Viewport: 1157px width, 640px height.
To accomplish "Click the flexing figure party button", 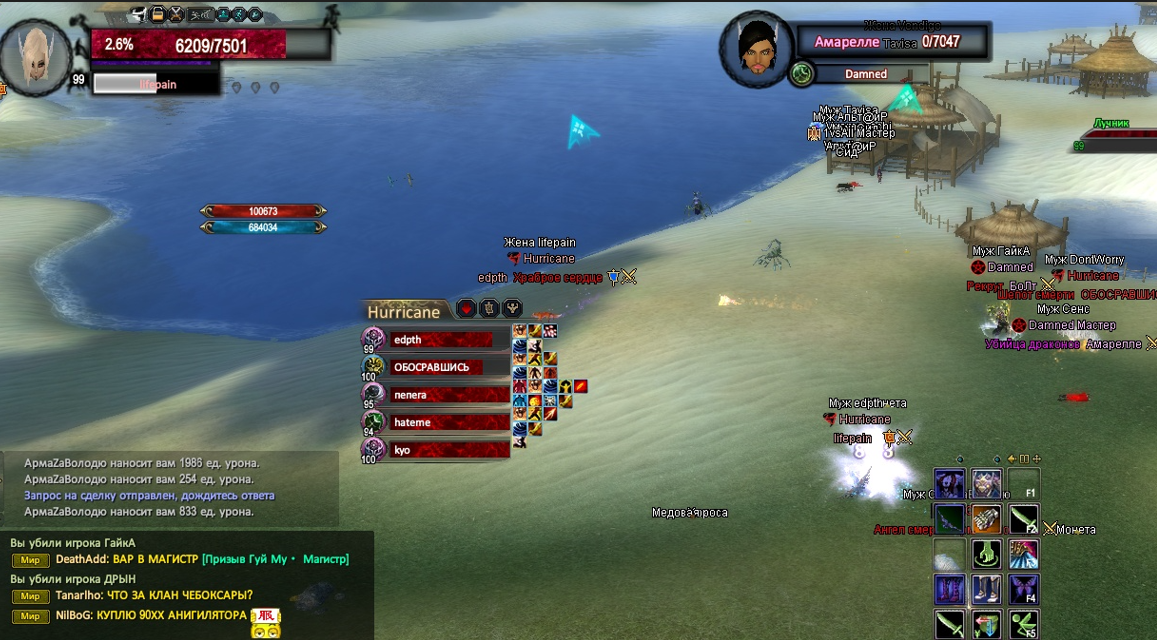I will pos(514,308).
